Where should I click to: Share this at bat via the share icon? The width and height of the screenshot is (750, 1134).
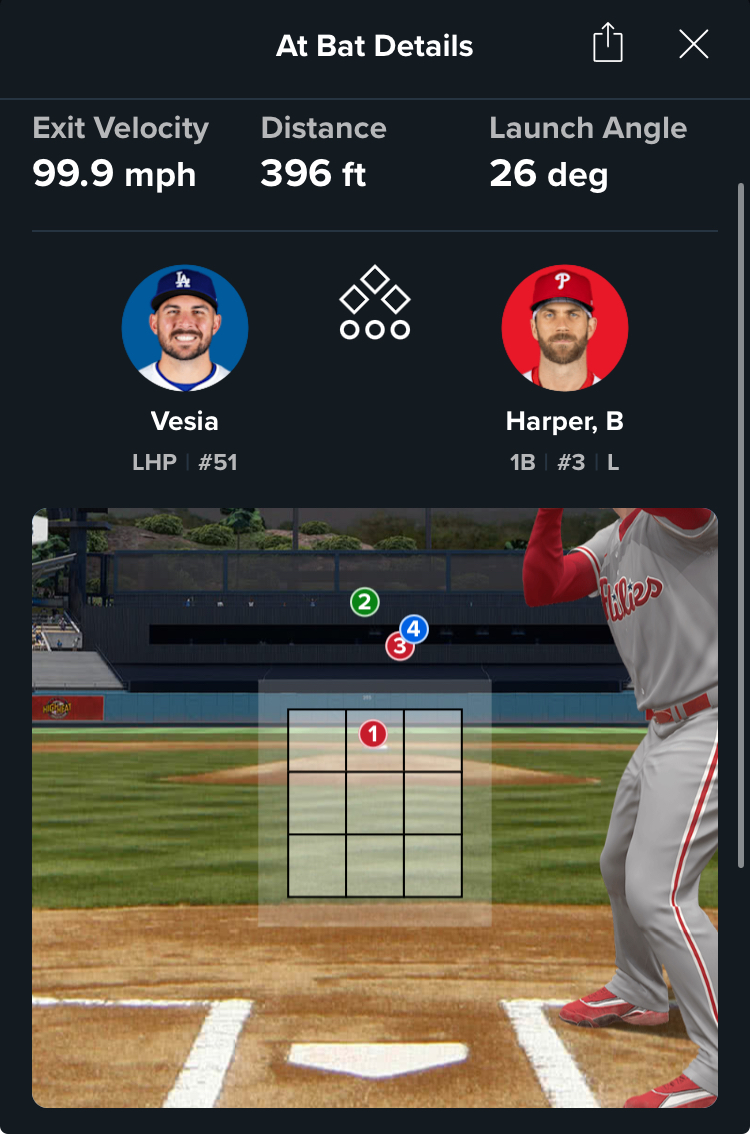pyautogui.click(x=608, y=45)
